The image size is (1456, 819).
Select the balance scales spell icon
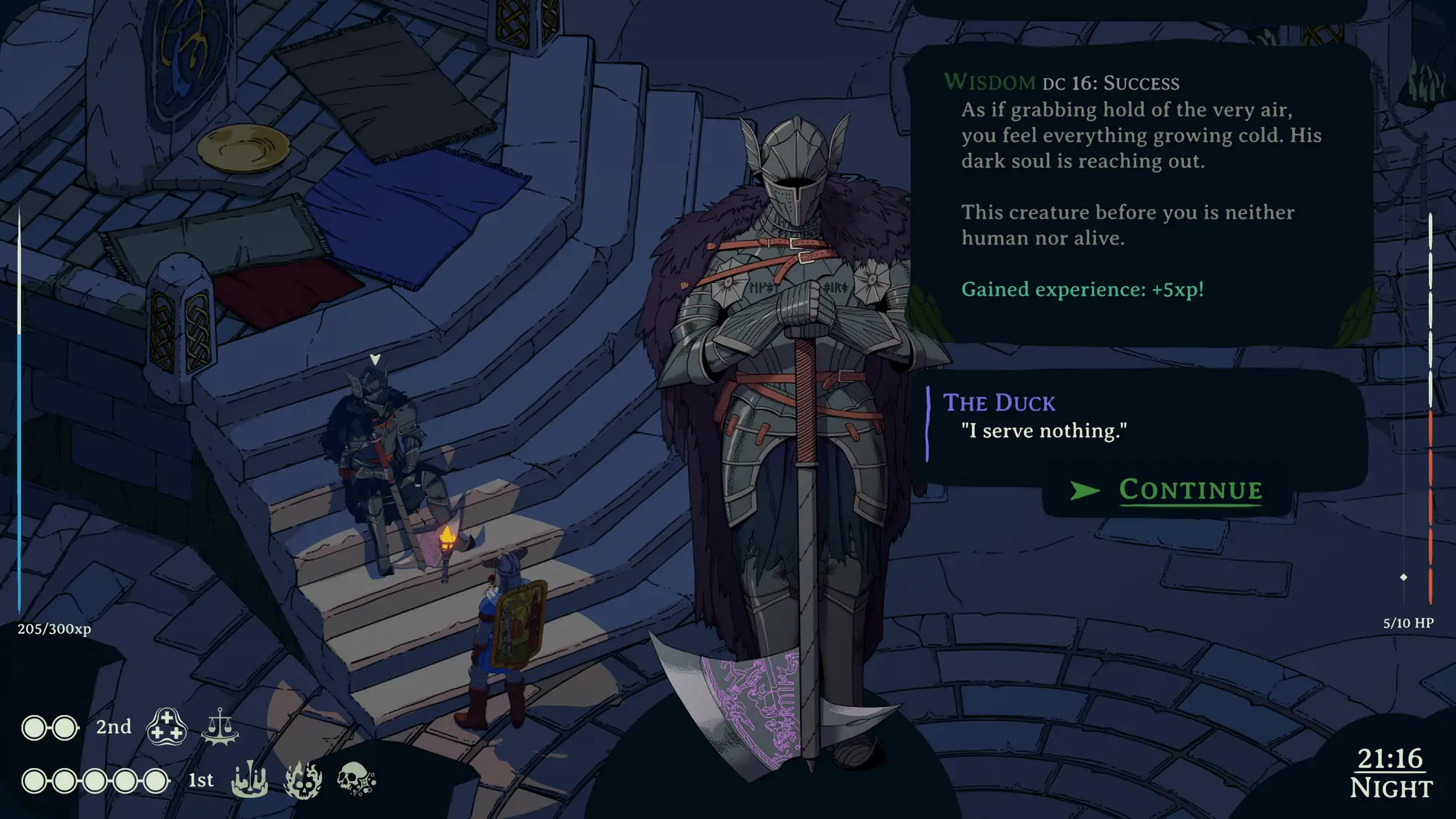tap(220, 727)
